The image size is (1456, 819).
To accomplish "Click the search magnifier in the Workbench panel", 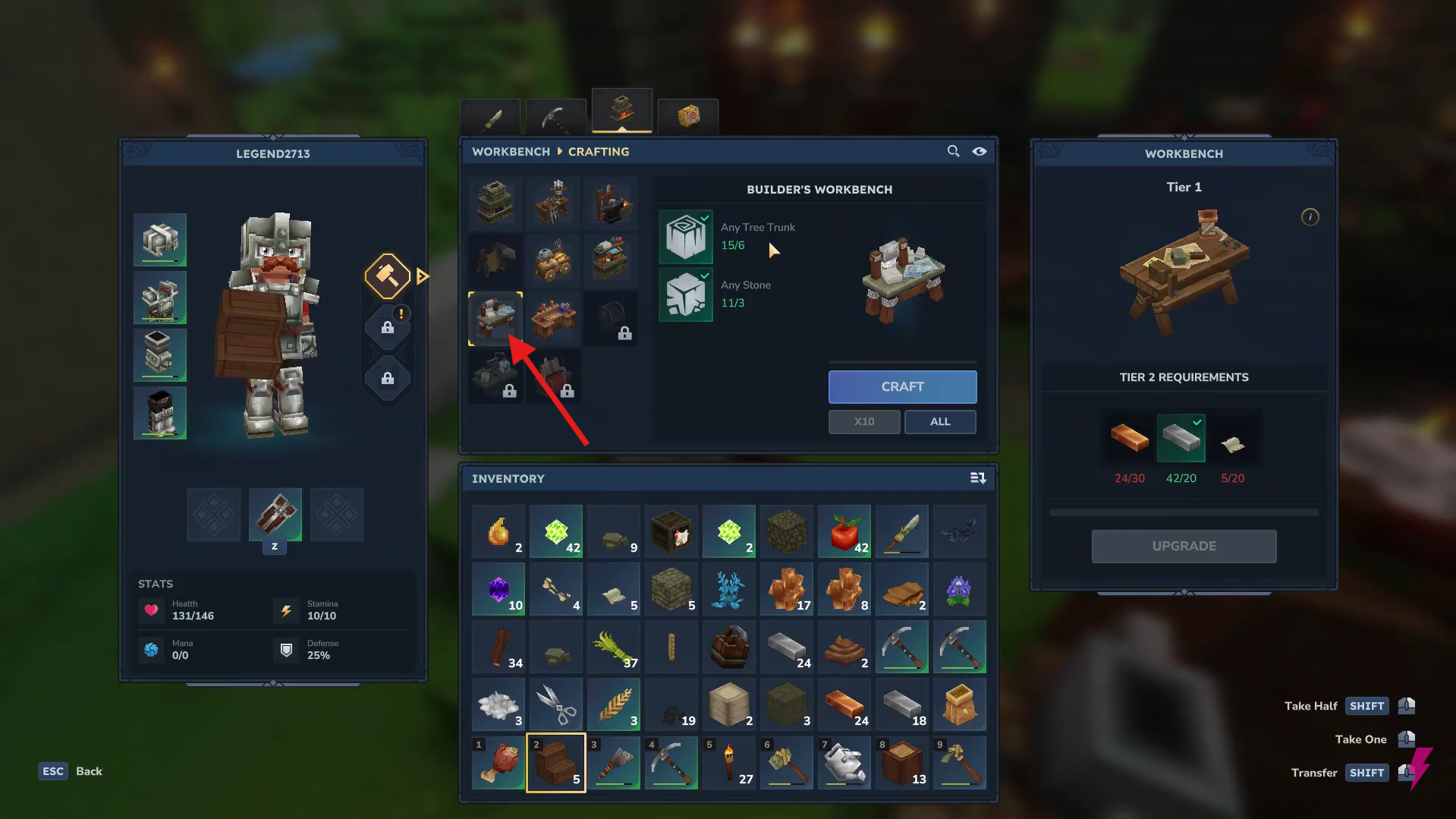I will pos(953,151).
